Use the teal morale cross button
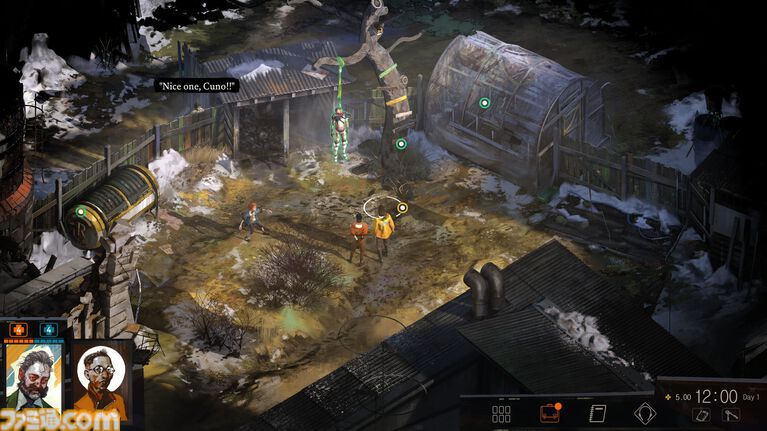 coord(48,329)
